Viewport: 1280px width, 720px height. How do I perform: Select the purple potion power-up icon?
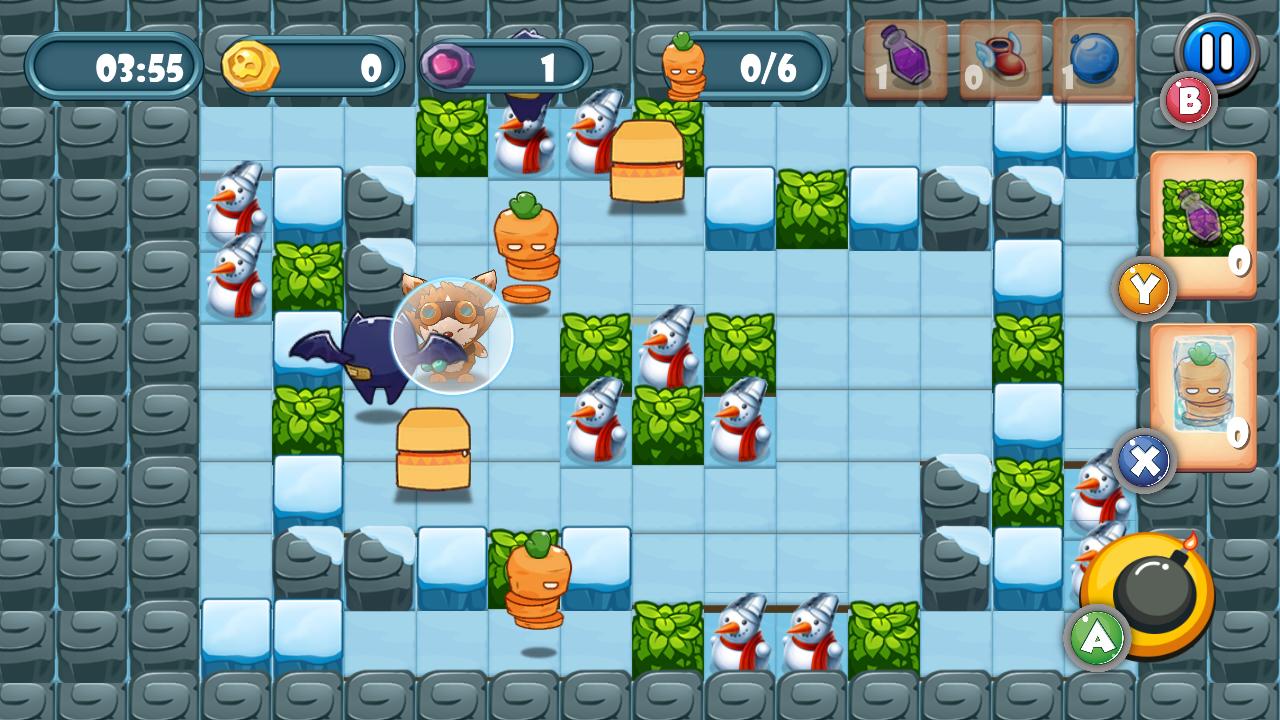[903, 60]
